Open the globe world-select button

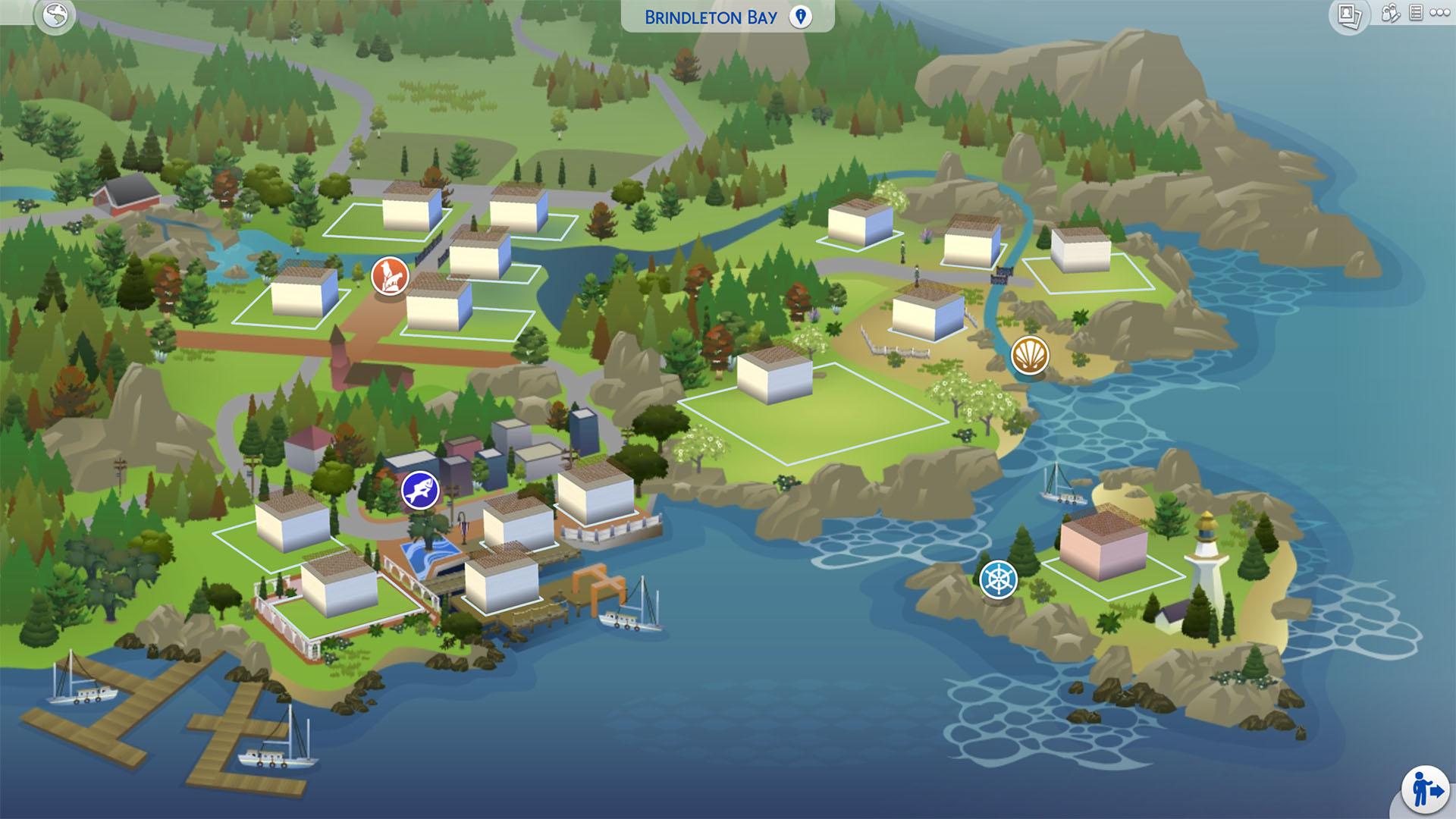pos(55,16)
